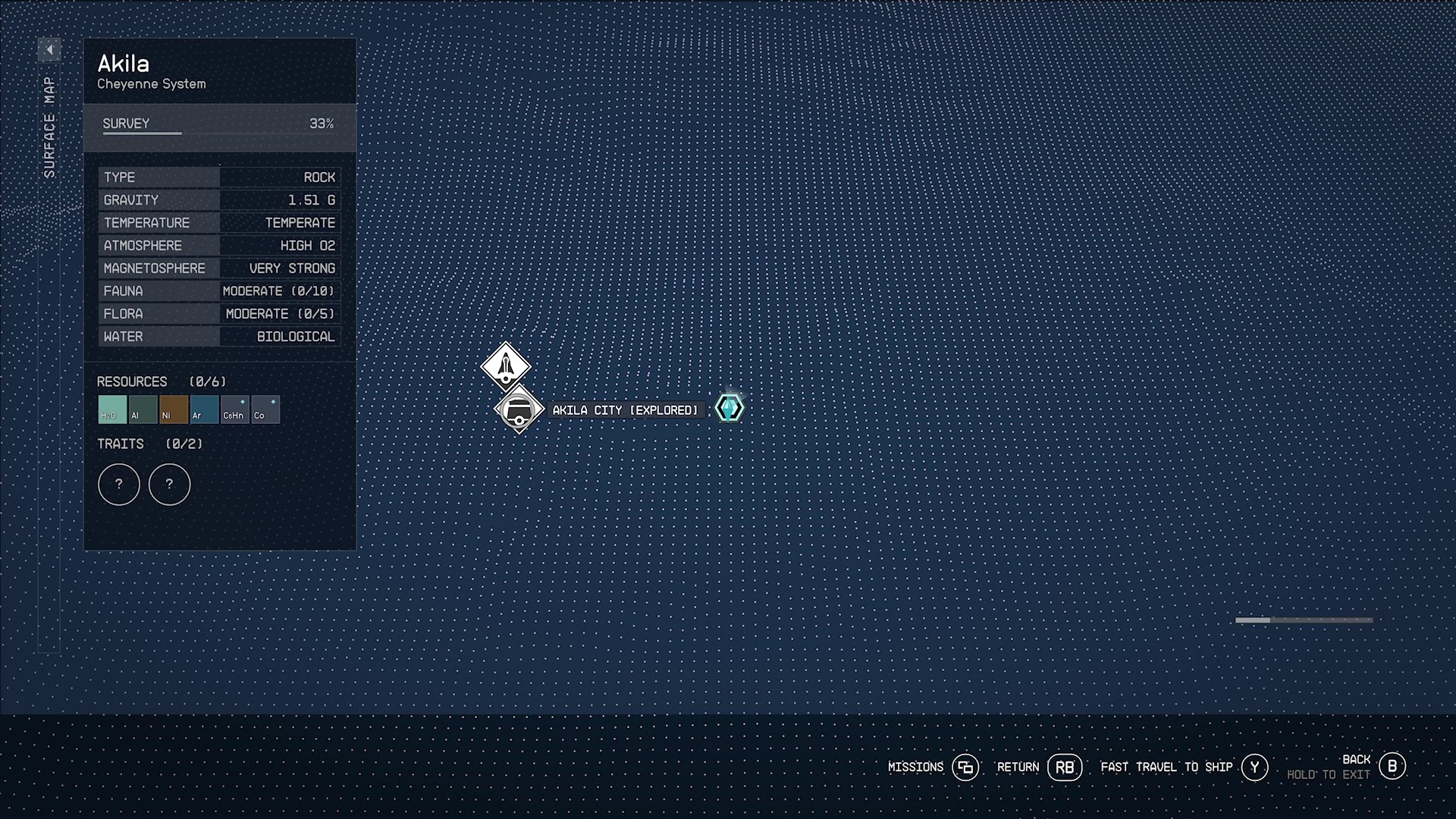Click the Akila City (Explored) label

(625, 410)
